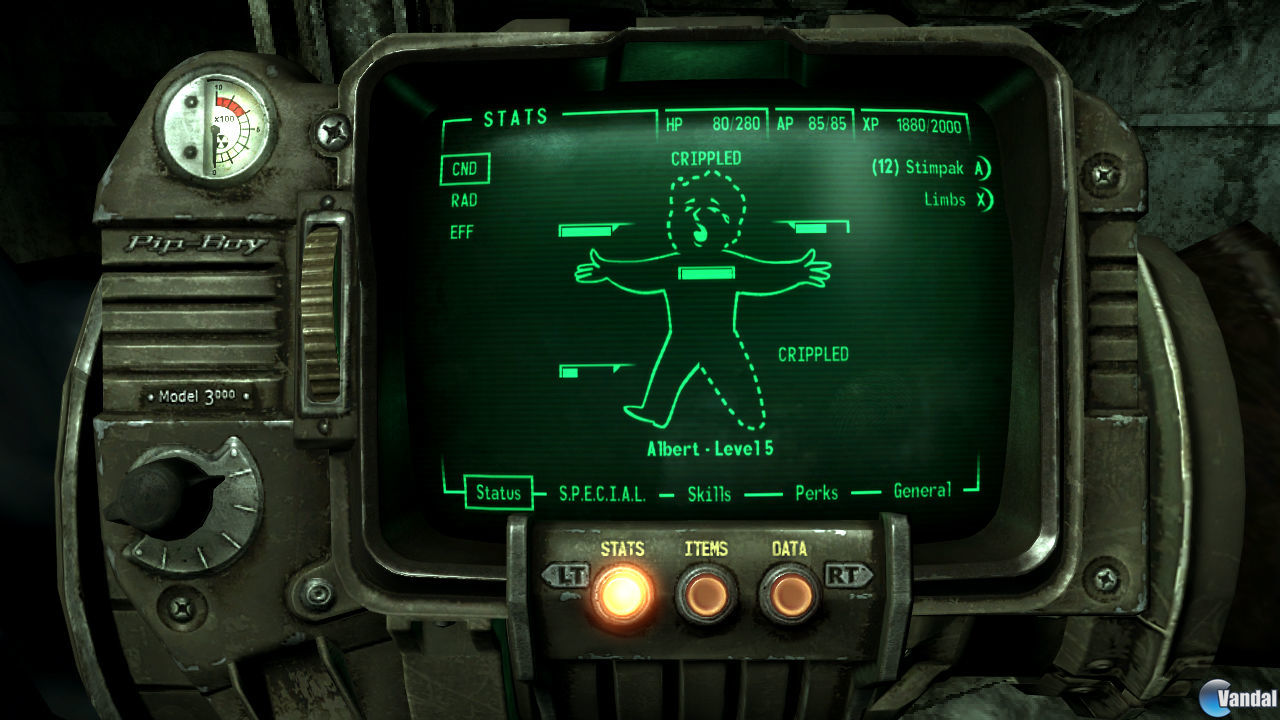
Task: Click the left arm health bar
Action: click(586, 231)
